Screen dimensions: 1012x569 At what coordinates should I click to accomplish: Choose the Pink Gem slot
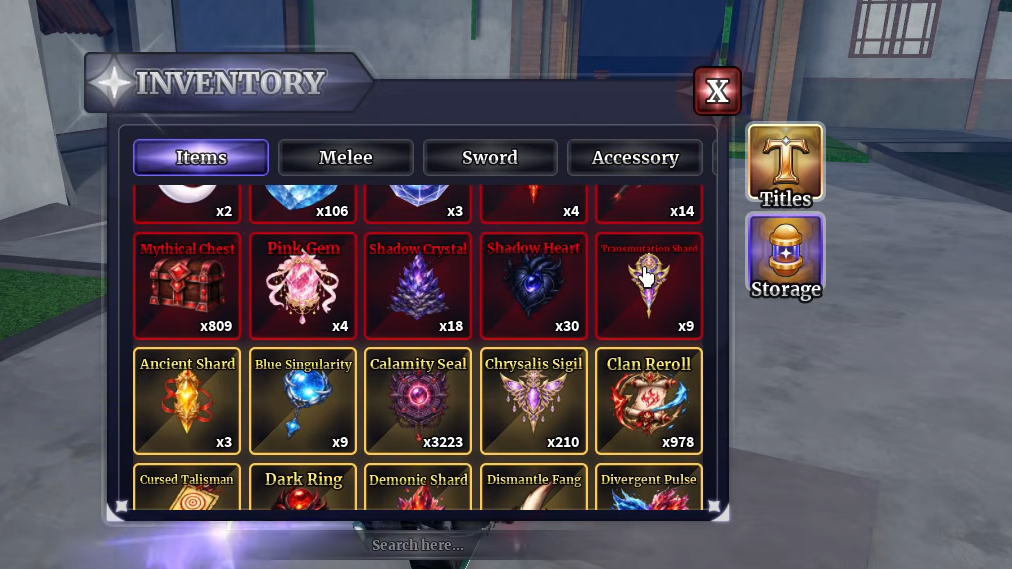click(303, 287)
